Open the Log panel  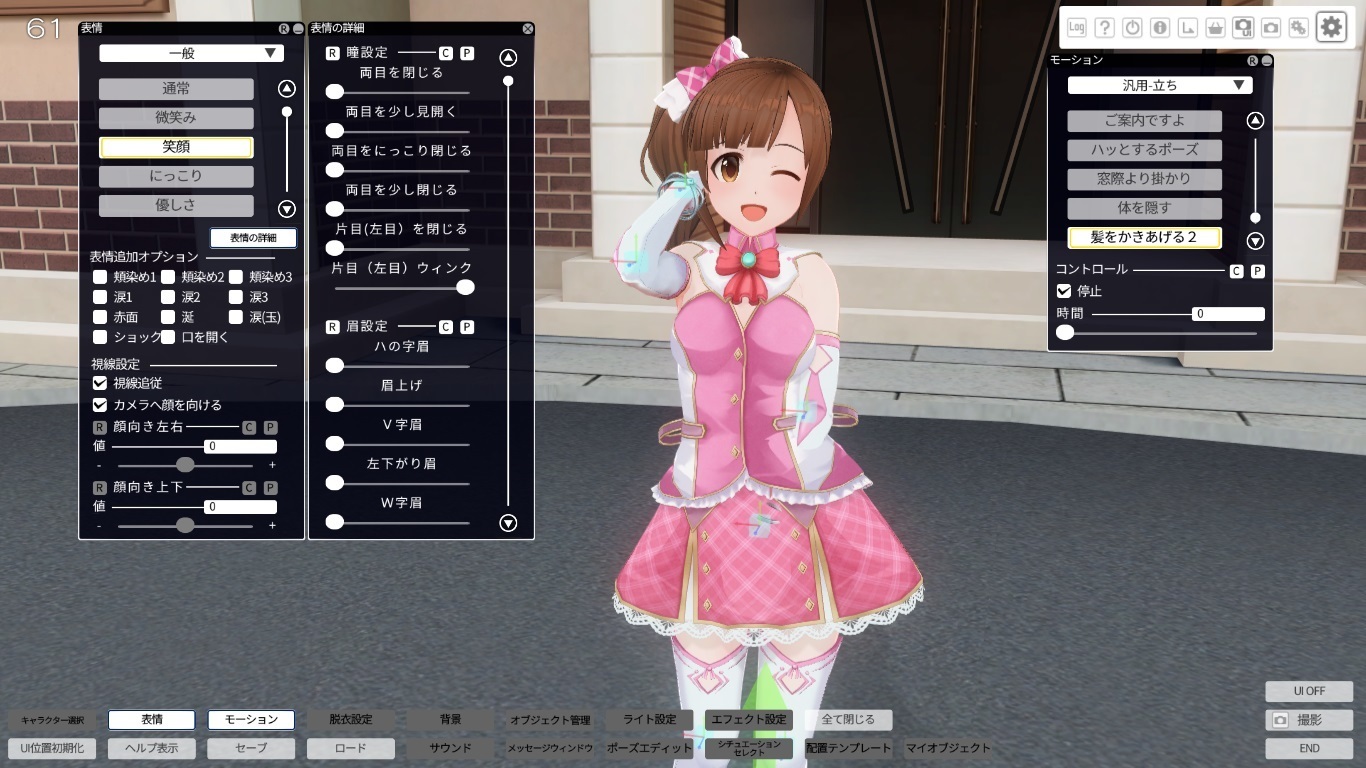[x=1078, y=27]
